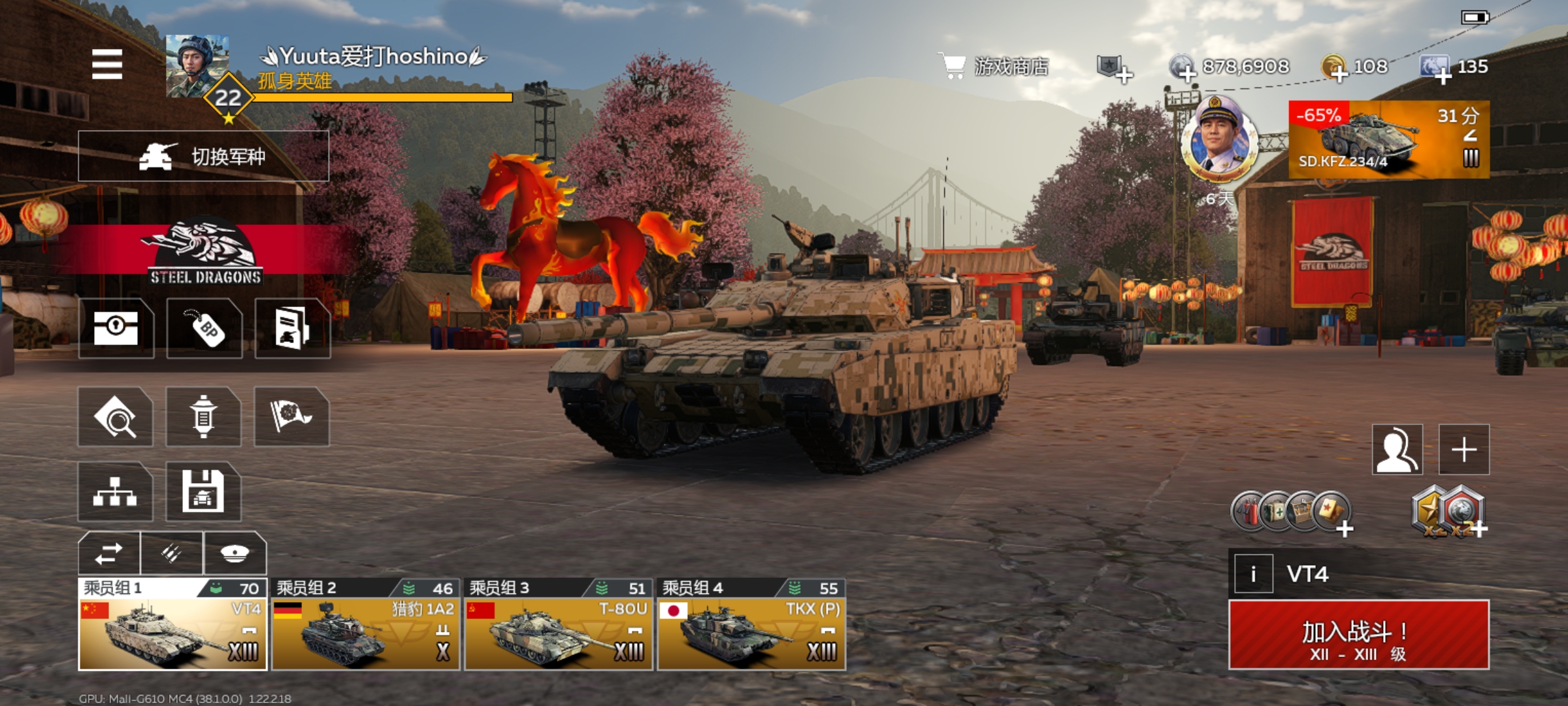Open the Steel Dragons event banner
1568x706 pixels.
tap(205, 253)
